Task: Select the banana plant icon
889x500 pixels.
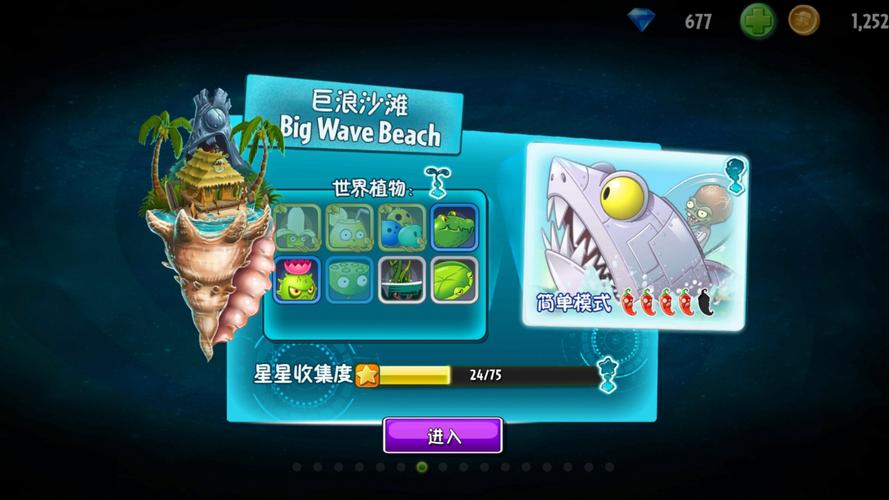Action: [297, 228]
